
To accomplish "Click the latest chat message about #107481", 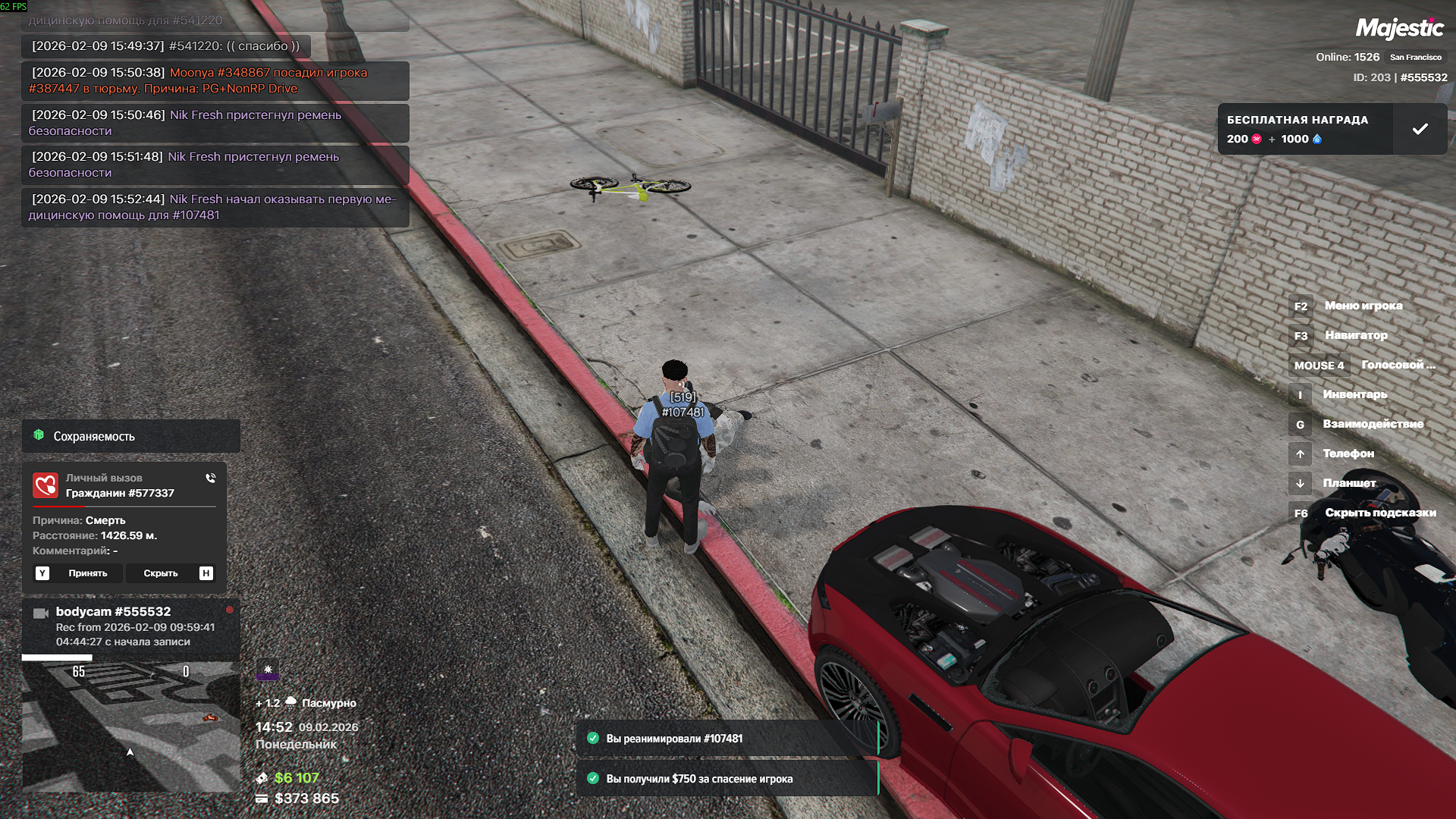I will (215, 207).
